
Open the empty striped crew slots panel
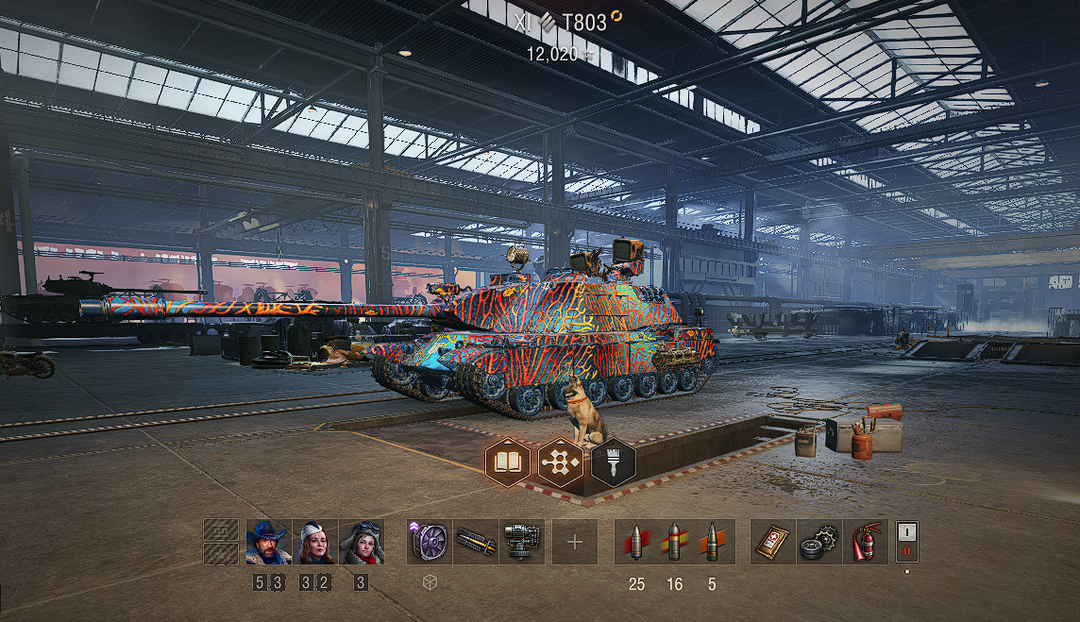coord(221,542)
